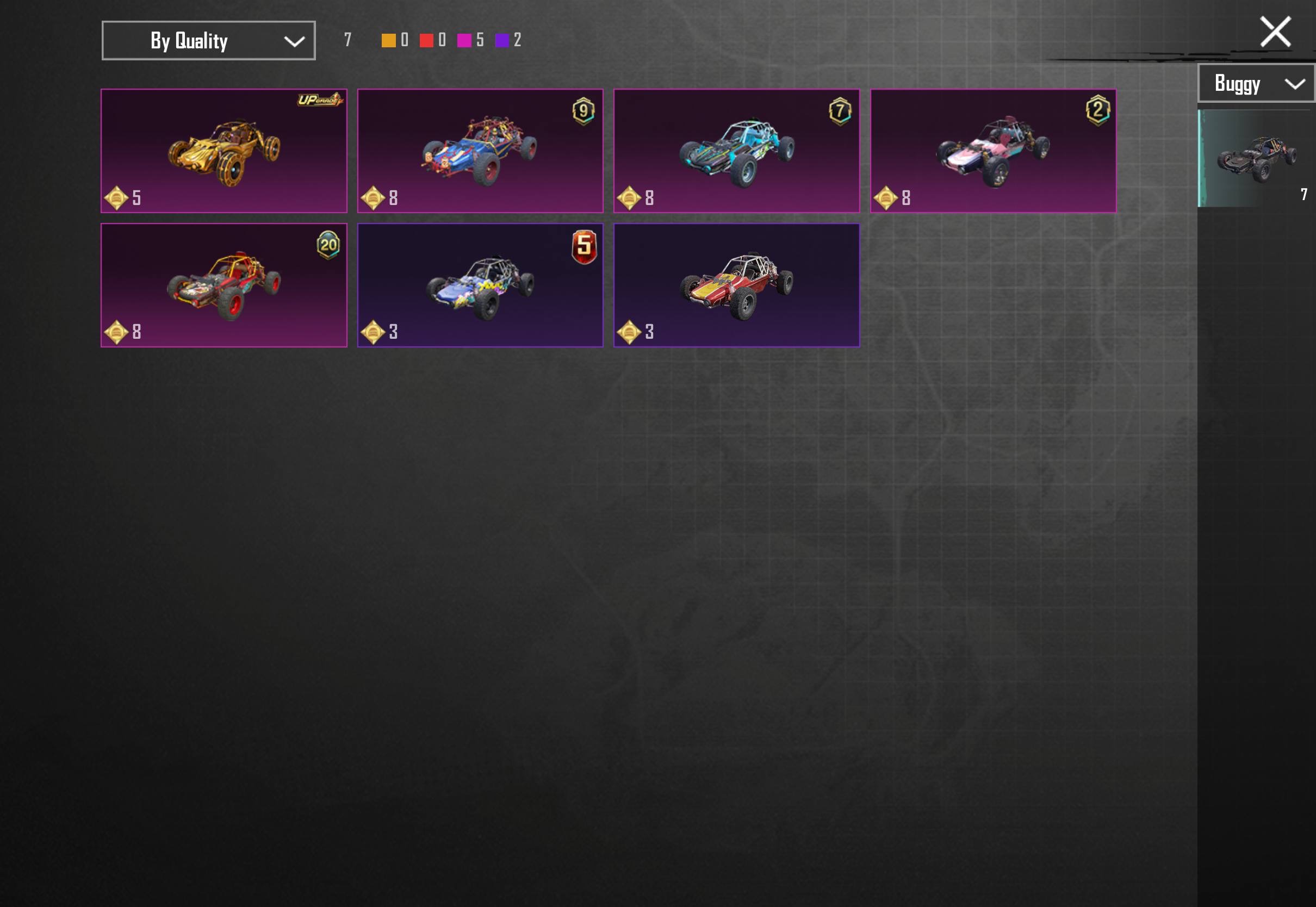The image size is (1316, 907).
Task: Open the By Quality sort dropdown
Action: [x=208, y=40]
